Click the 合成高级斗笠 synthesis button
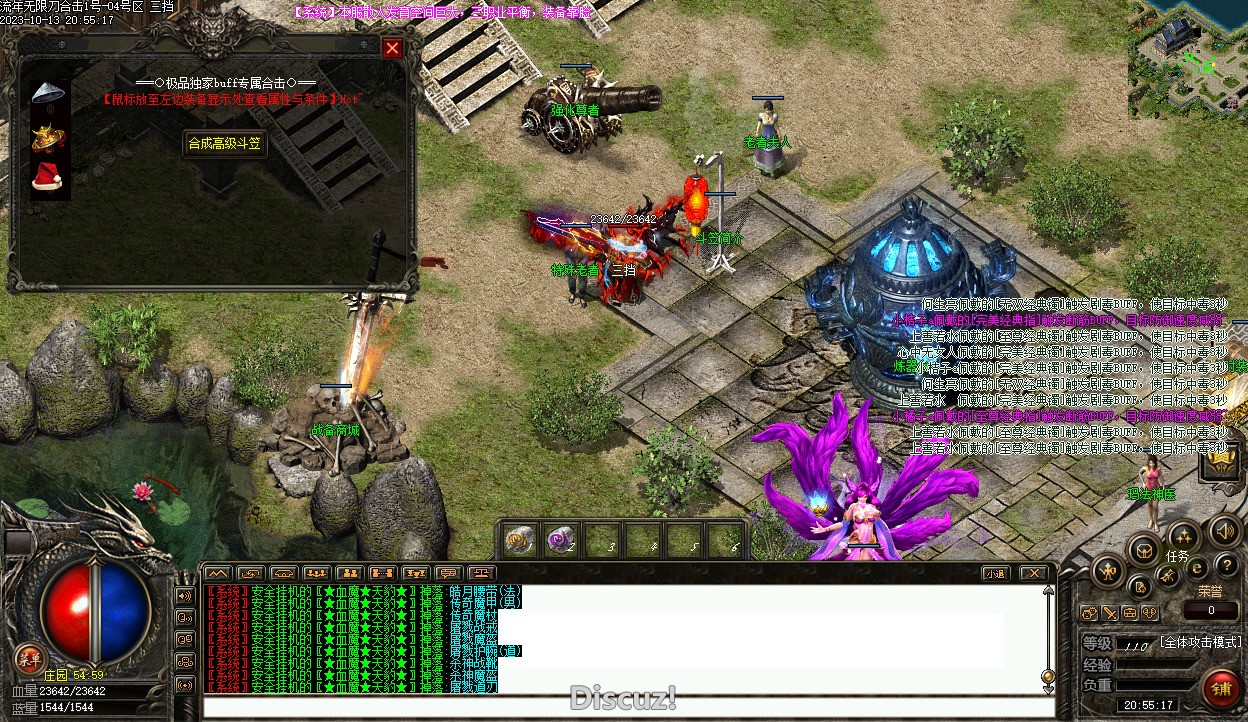Screen dimensions: 1248x722 pos(225,143)
